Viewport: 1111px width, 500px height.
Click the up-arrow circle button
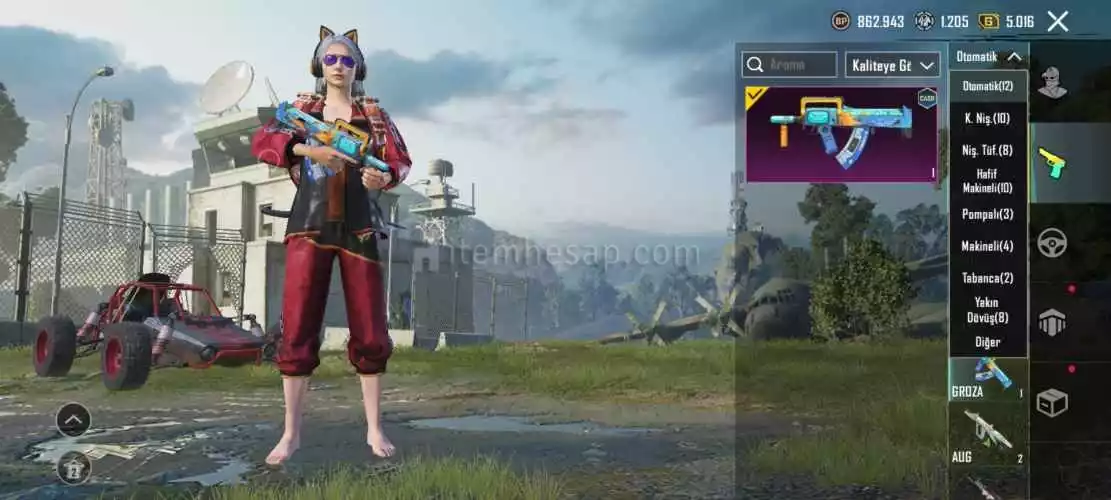click(x=73, y=420)
